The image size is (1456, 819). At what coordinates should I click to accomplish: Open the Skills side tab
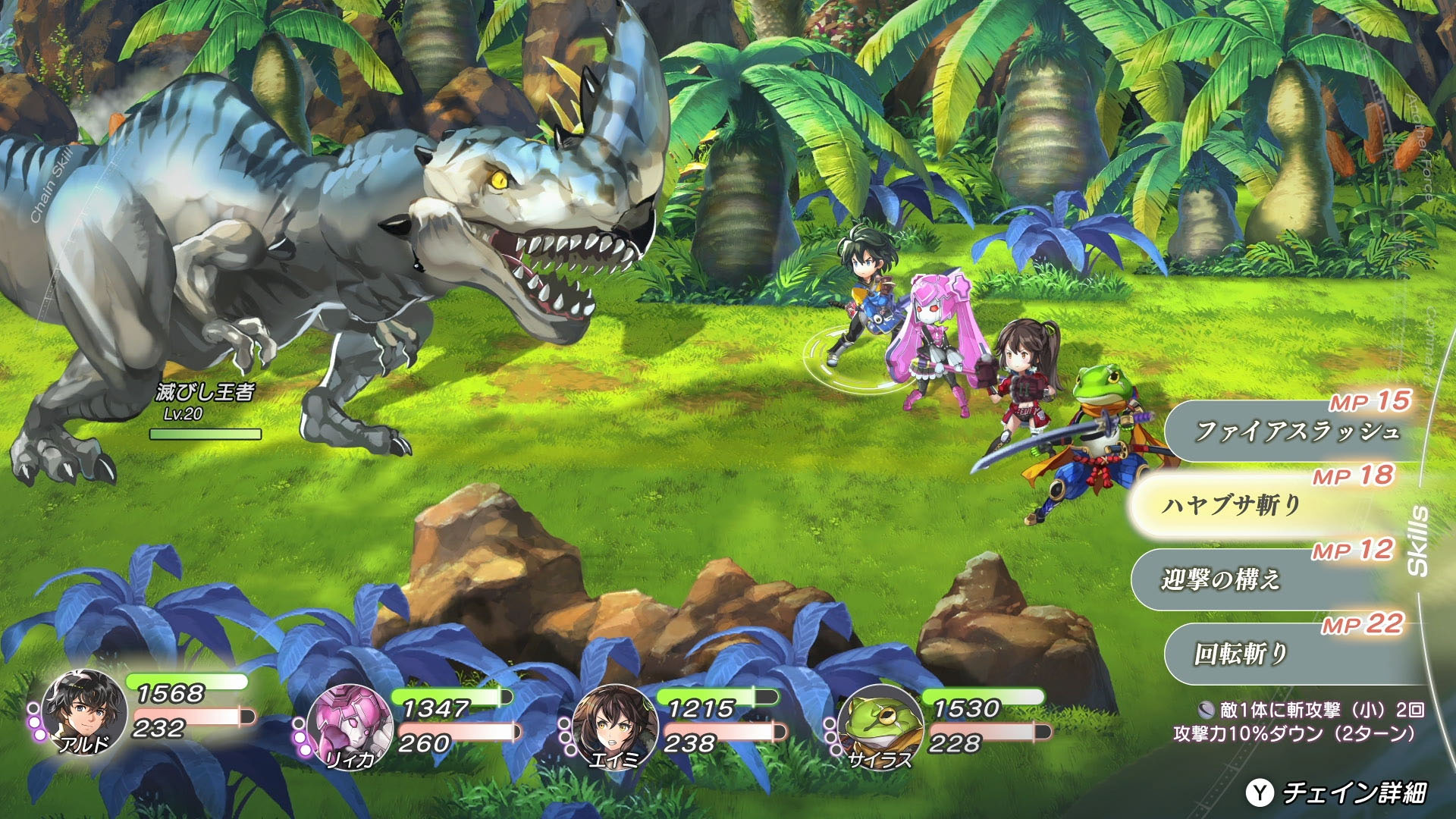coord(1417,541)
